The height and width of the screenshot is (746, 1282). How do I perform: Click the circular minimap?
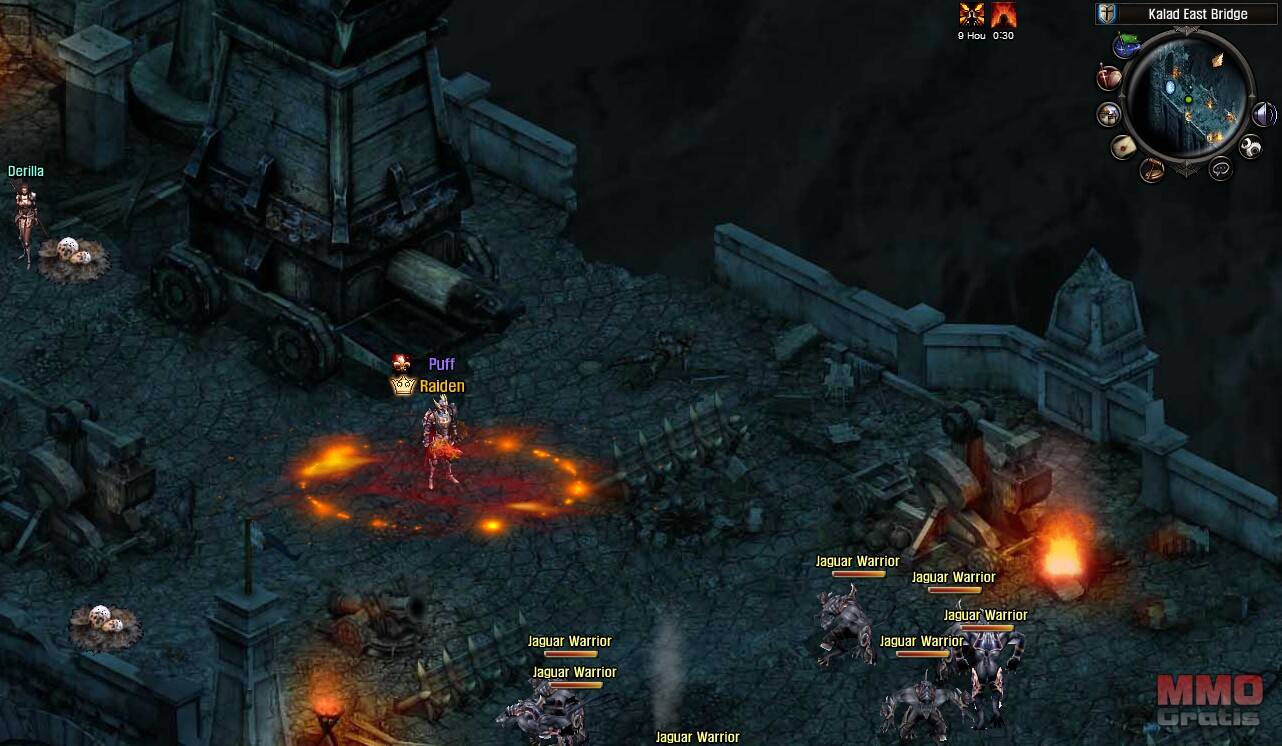pyautogui.click(x=1189, y=98)
